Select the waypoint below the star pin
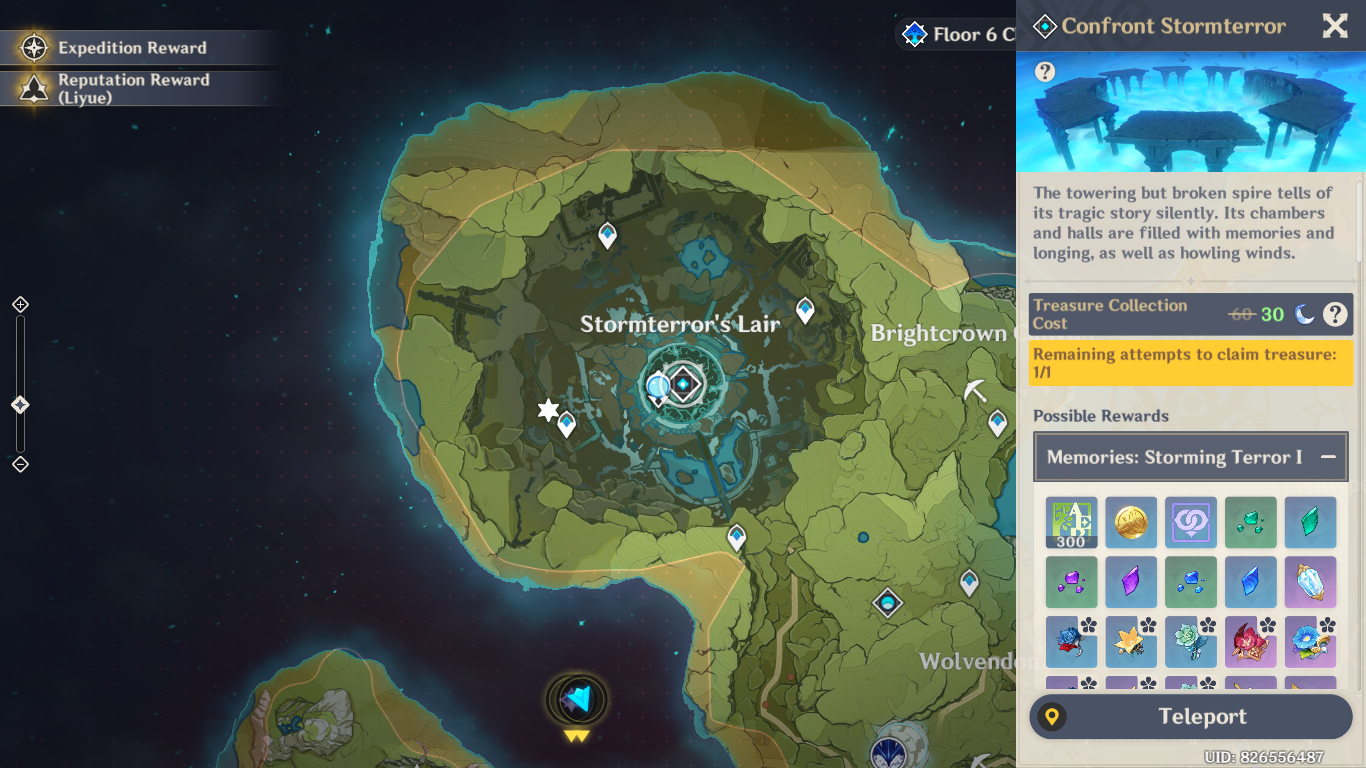Image resolution: width=1366 pixels, height=768 pixels. coord(567,424)
